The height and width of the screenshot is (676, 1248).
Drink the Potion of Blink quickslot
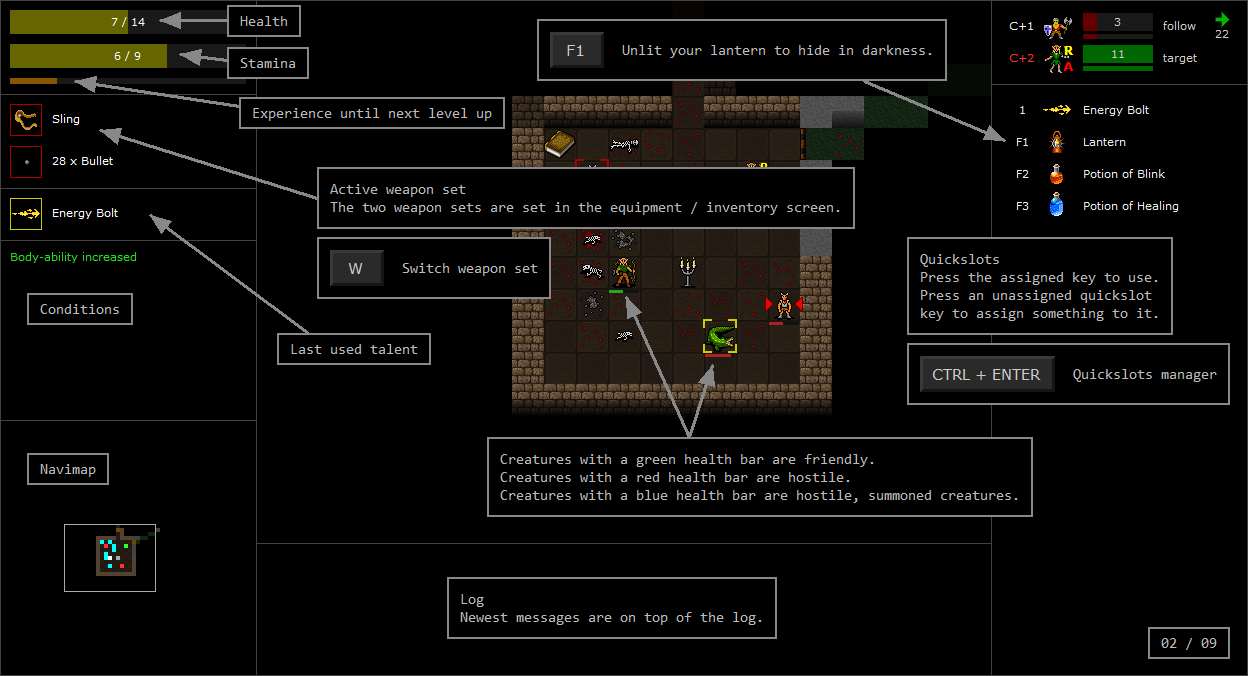1056,175
